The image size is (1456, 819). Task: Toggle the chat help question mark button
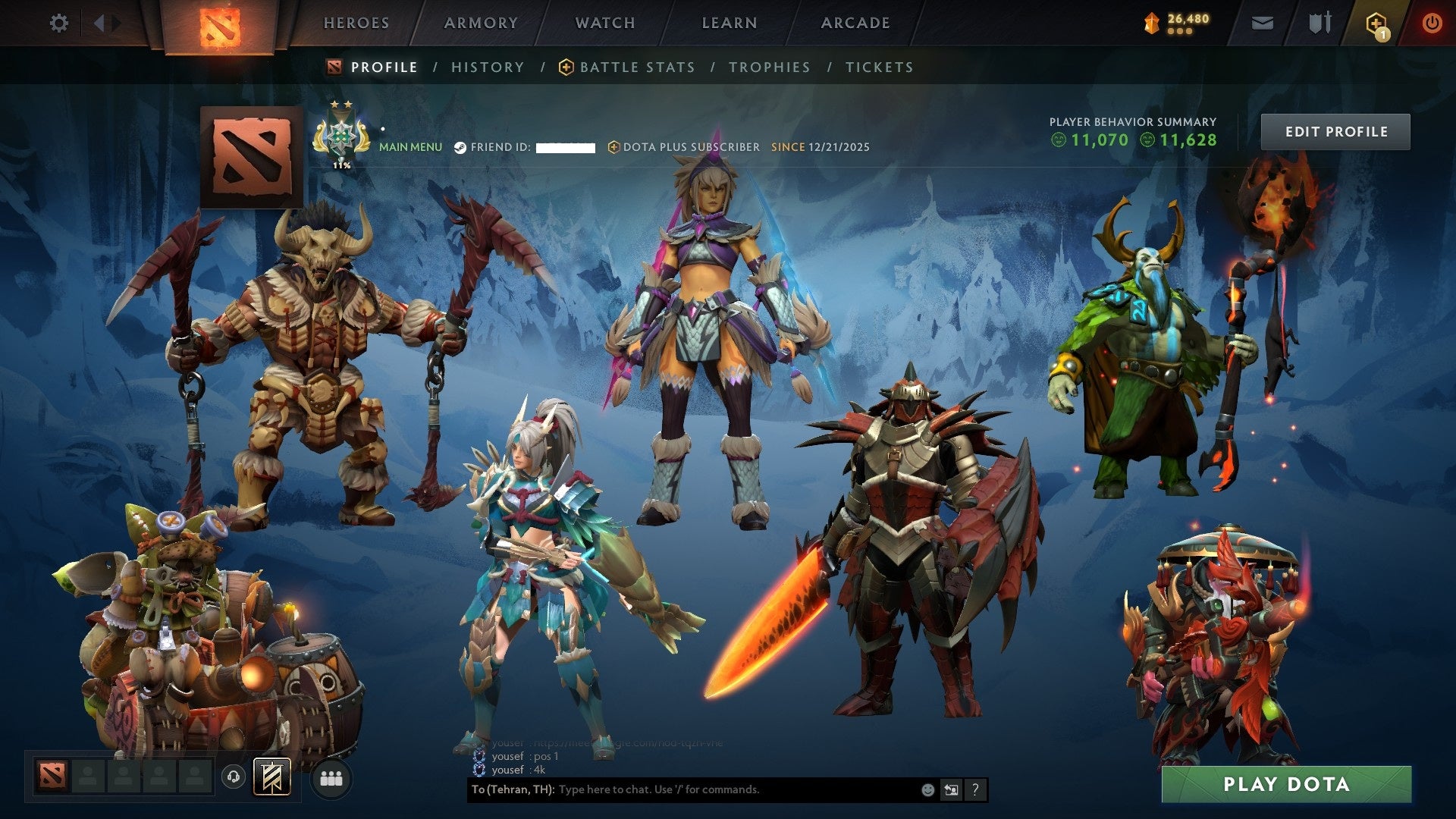[974, 790]
